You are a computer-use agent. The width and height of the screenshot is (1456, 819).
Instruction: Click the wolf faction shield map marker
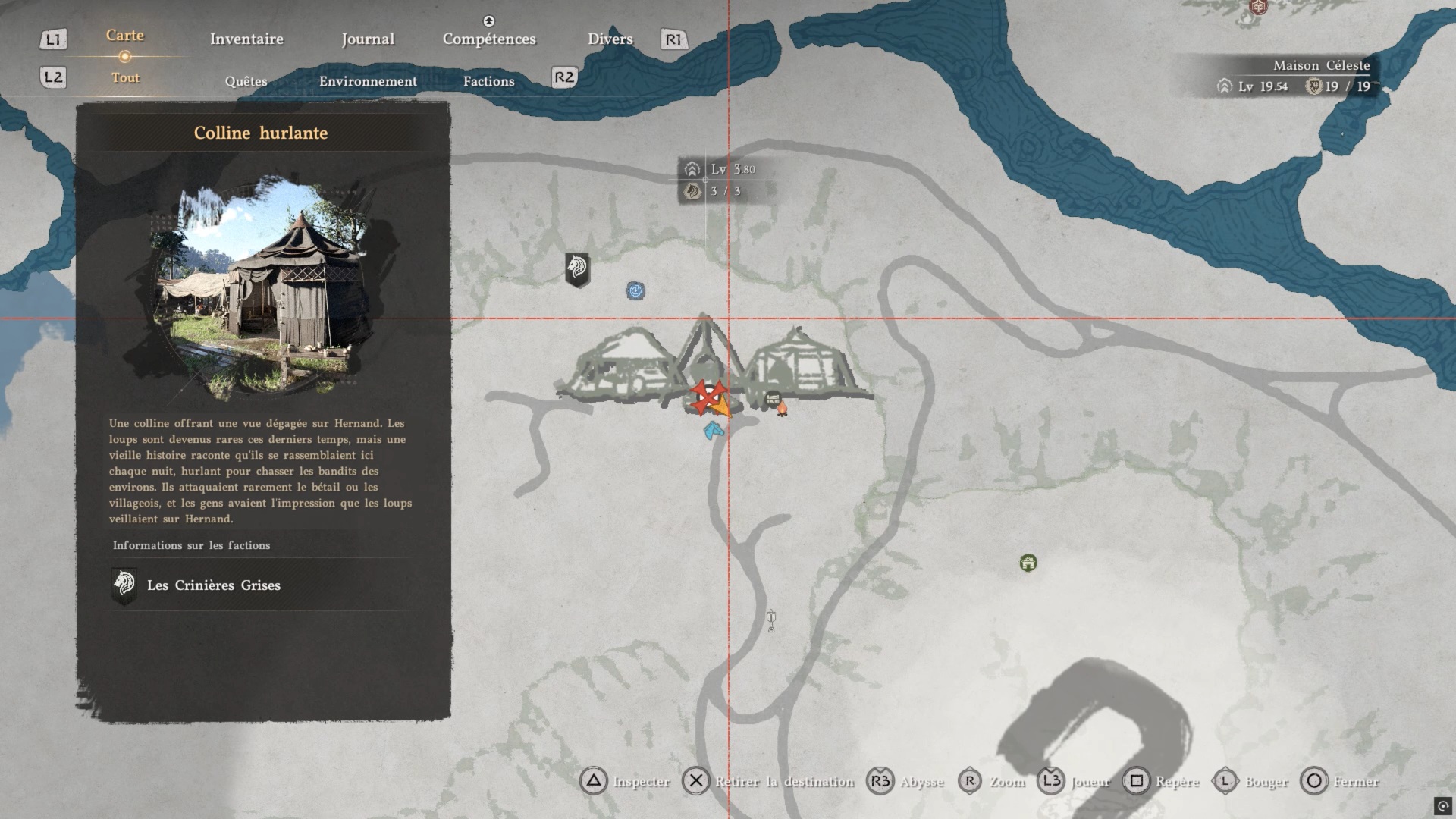tap(577, 269)
